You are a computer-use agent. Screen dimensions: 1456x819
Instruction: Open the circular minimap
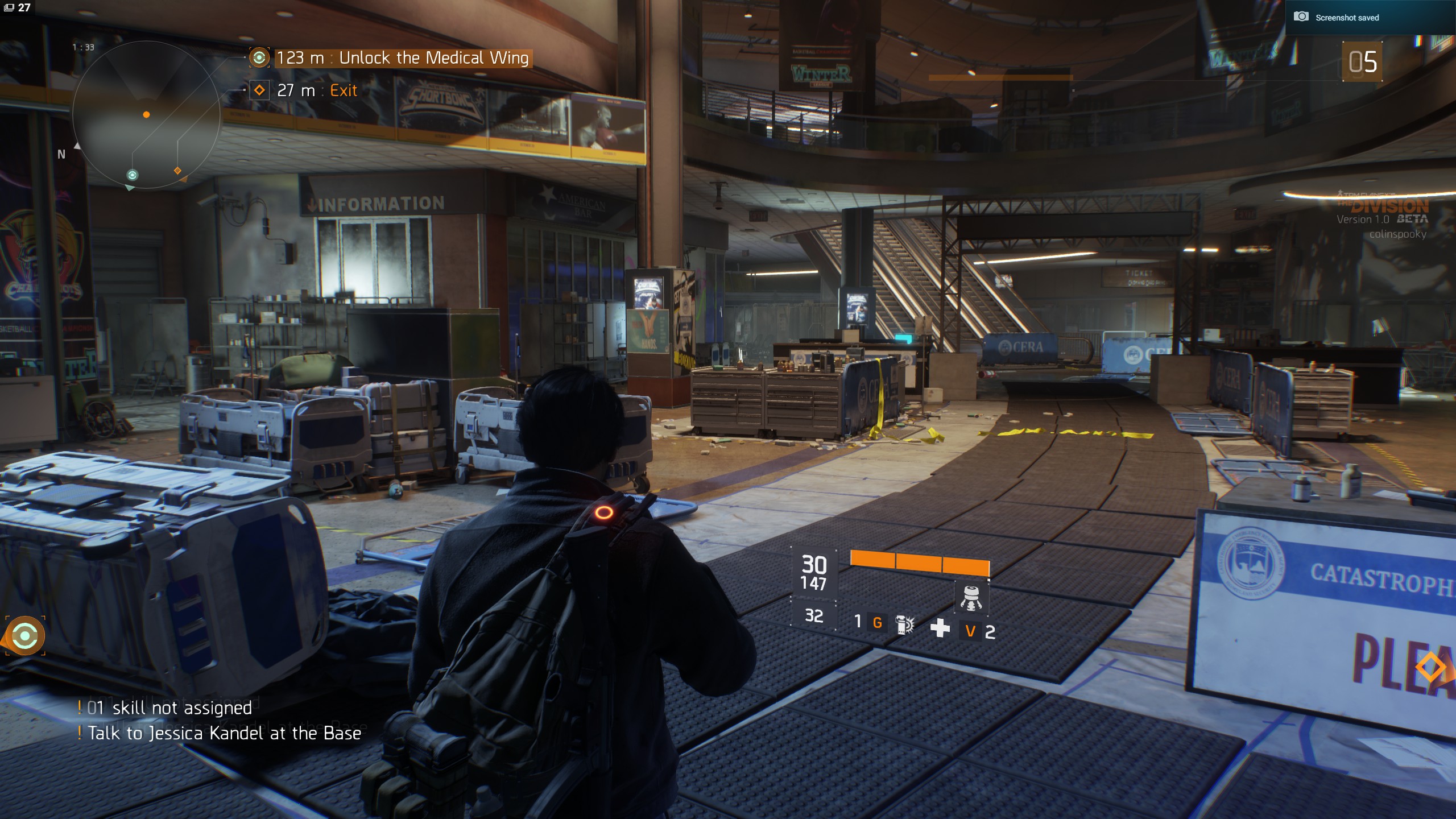point(146,115)
